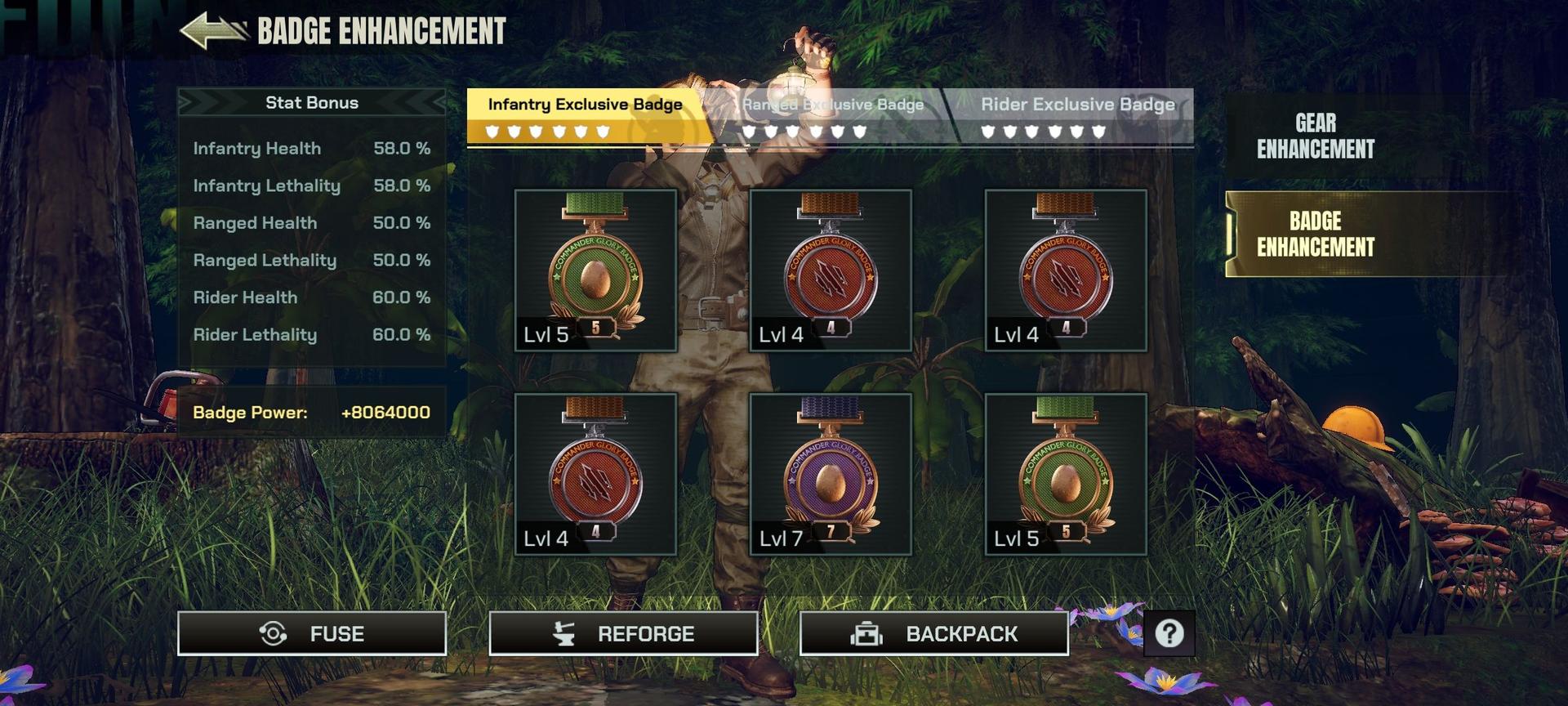Image resolution: width=1568 pixels, height=706 pixels.
Task: Choose the Badge Enhancement section
Action: coord(1315,235)
